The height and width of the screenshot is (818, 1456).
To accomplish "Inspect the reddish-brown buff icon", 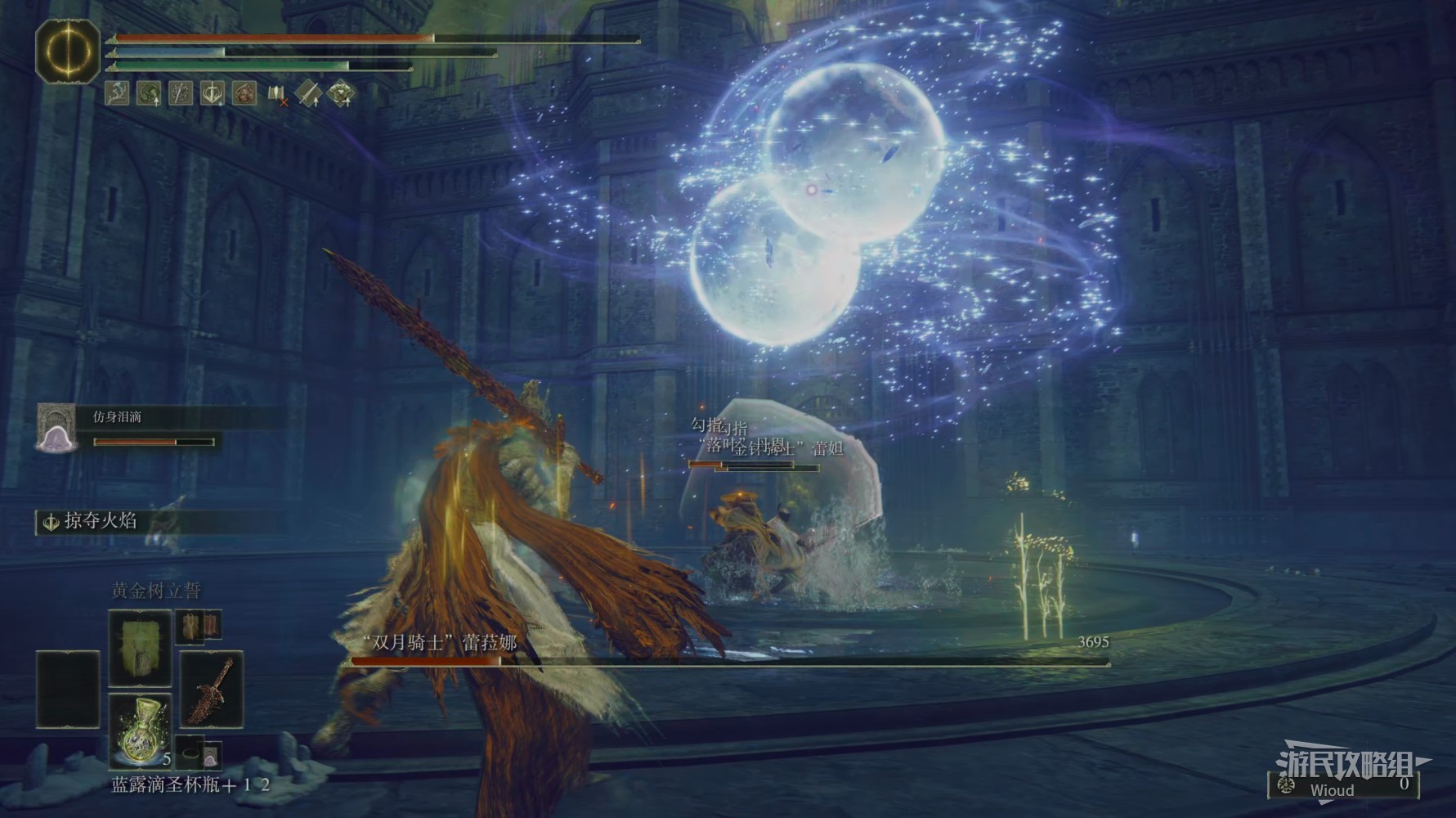I will [x=244, y=93].
